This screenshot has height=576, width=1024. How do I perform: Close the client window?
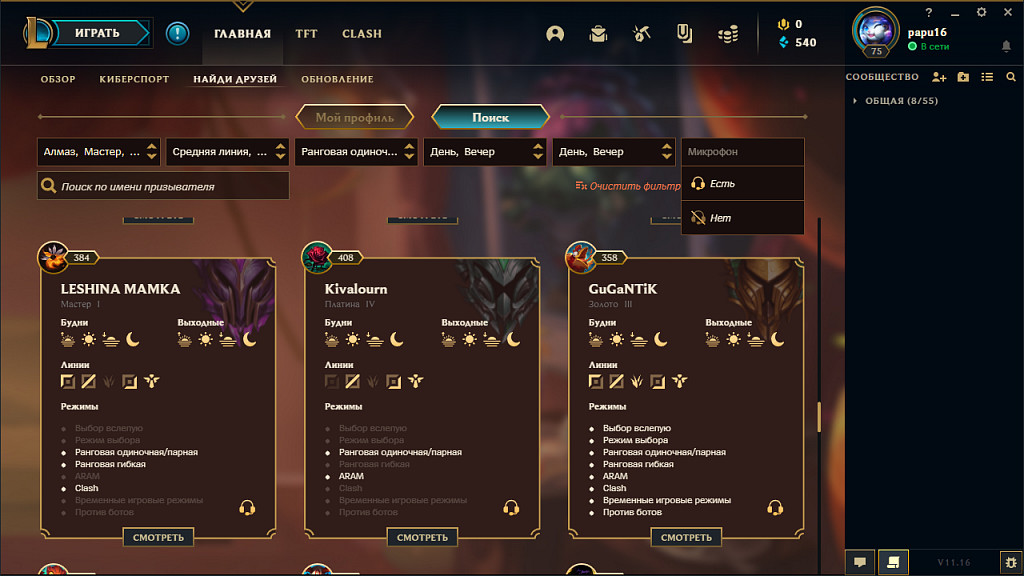coord(1005,12)
